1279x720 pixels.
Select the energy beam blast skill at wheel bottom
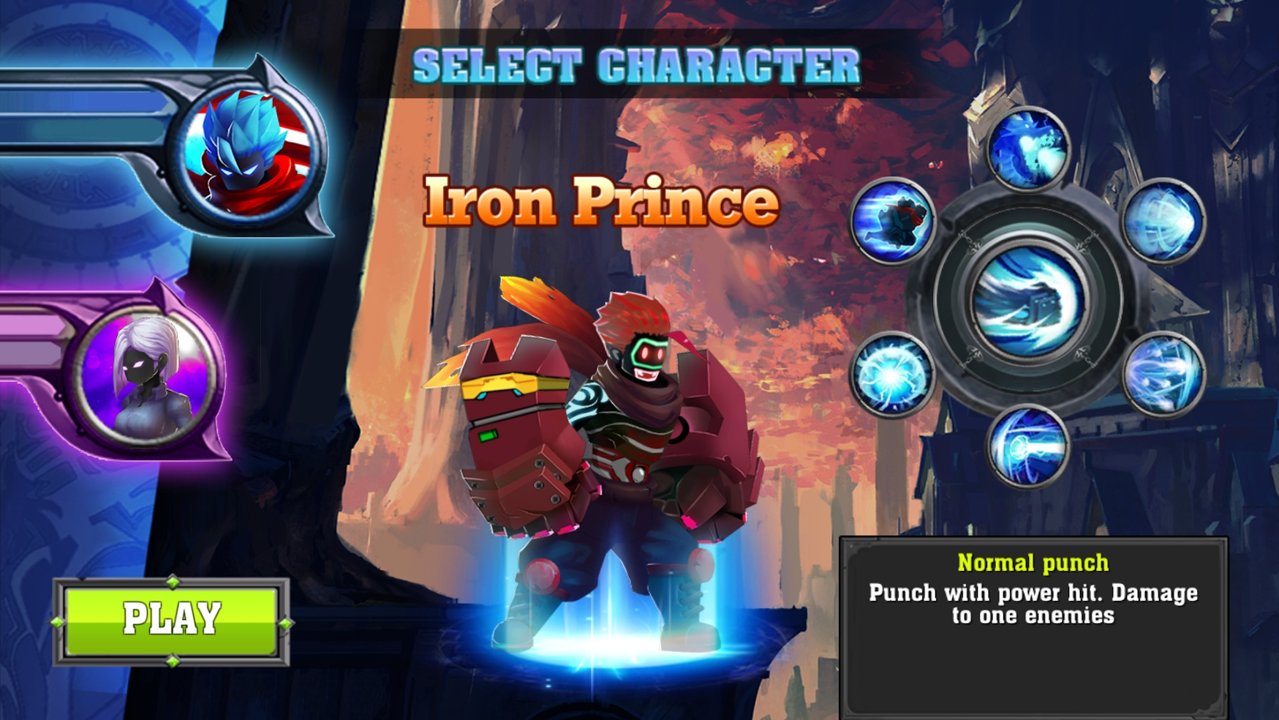pos(1028,446)
